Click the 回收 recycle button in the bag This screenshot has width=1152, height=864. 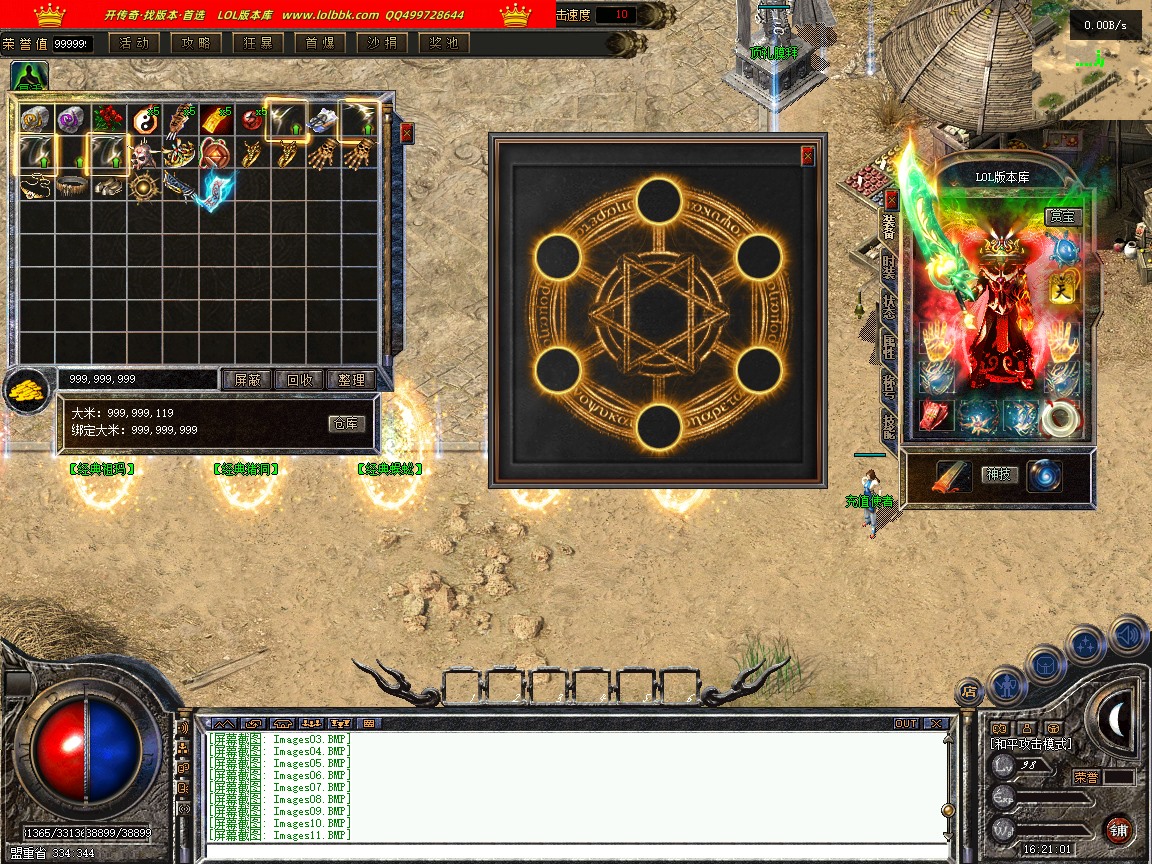click(299, 380)
